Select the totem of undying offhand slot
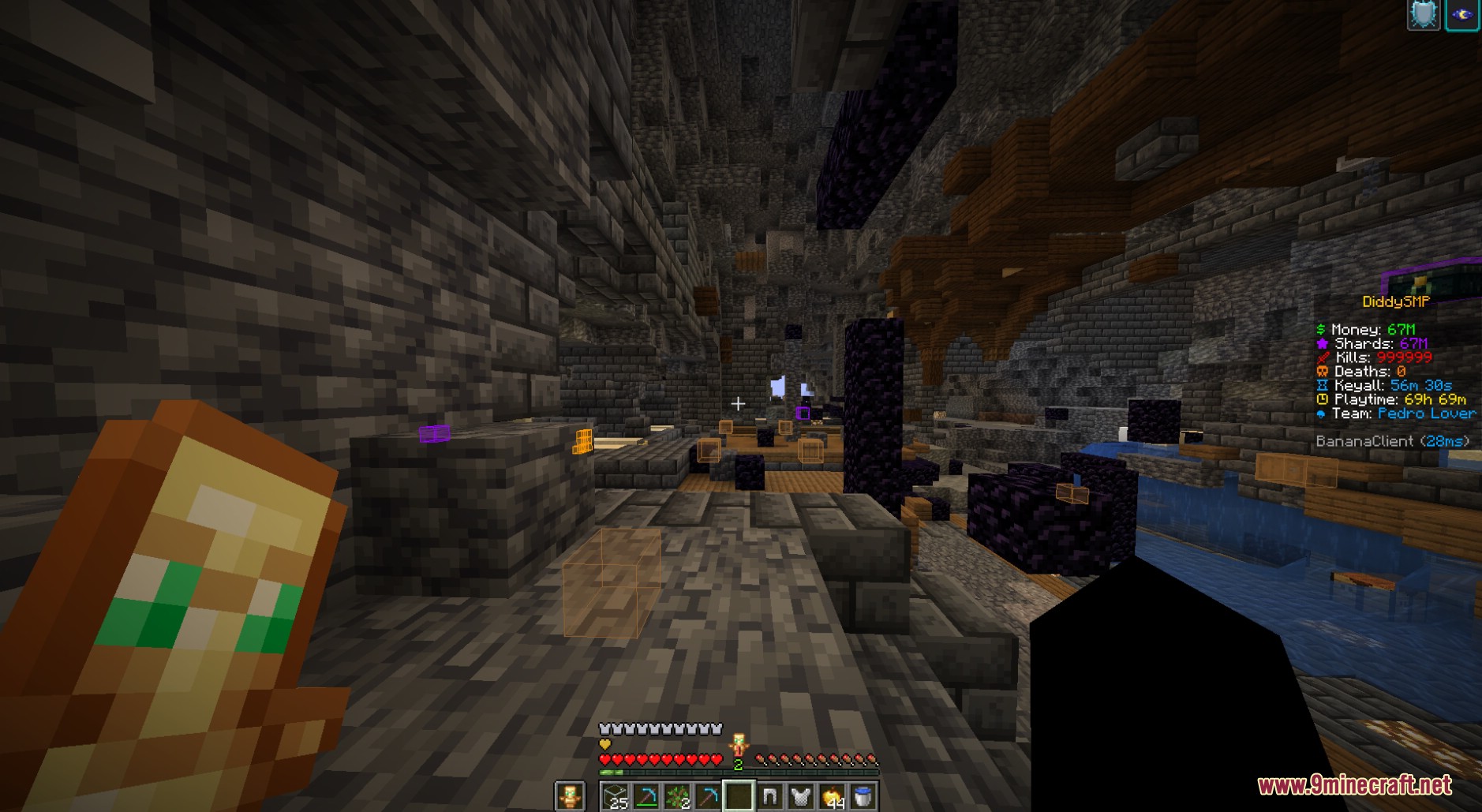This screenshot has width=1482, height=812. pyautogui.click(x=569, y=796)
